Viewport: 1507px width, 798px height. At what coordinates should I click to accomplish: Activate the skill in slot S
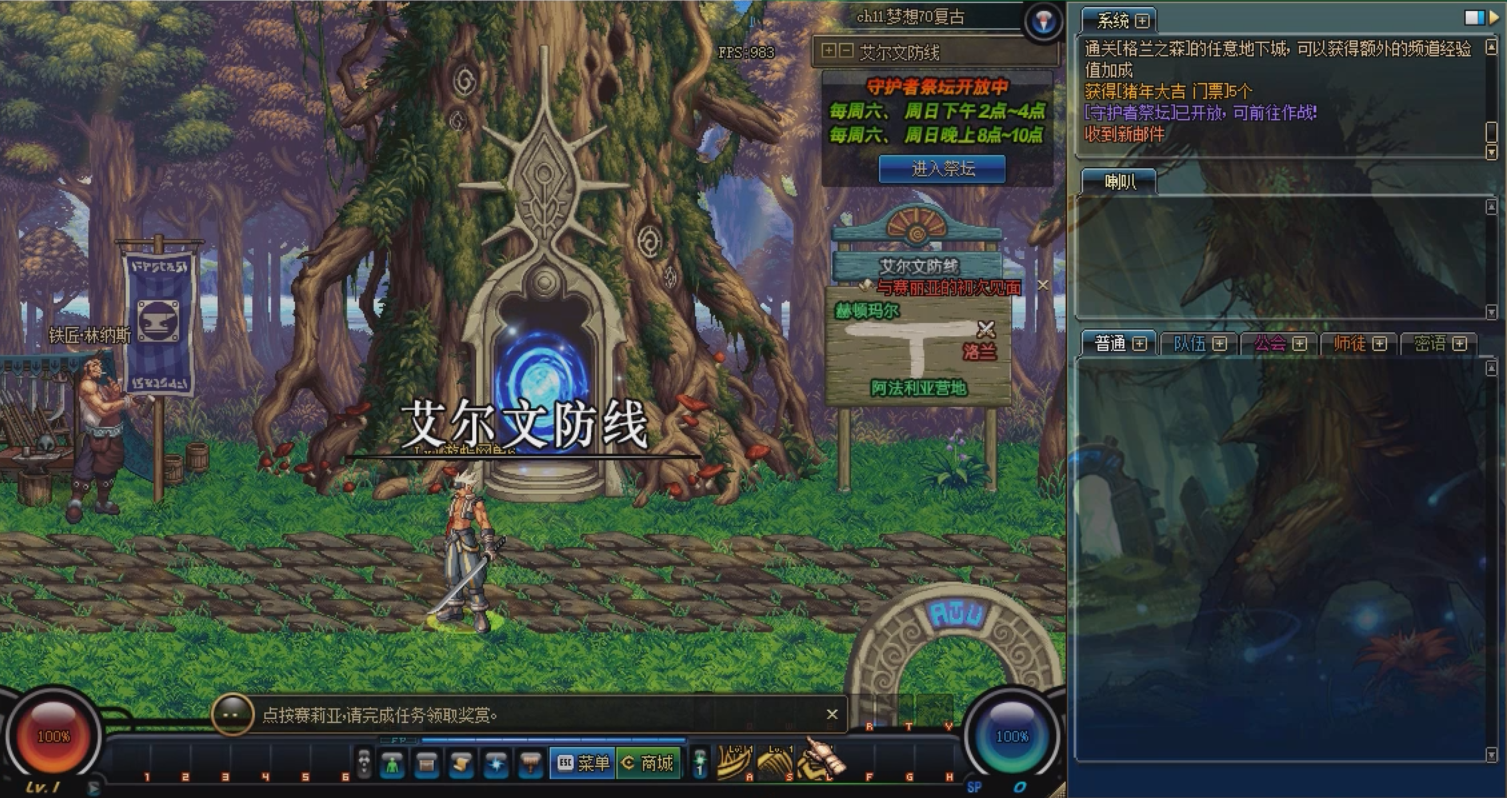[774, 763]
